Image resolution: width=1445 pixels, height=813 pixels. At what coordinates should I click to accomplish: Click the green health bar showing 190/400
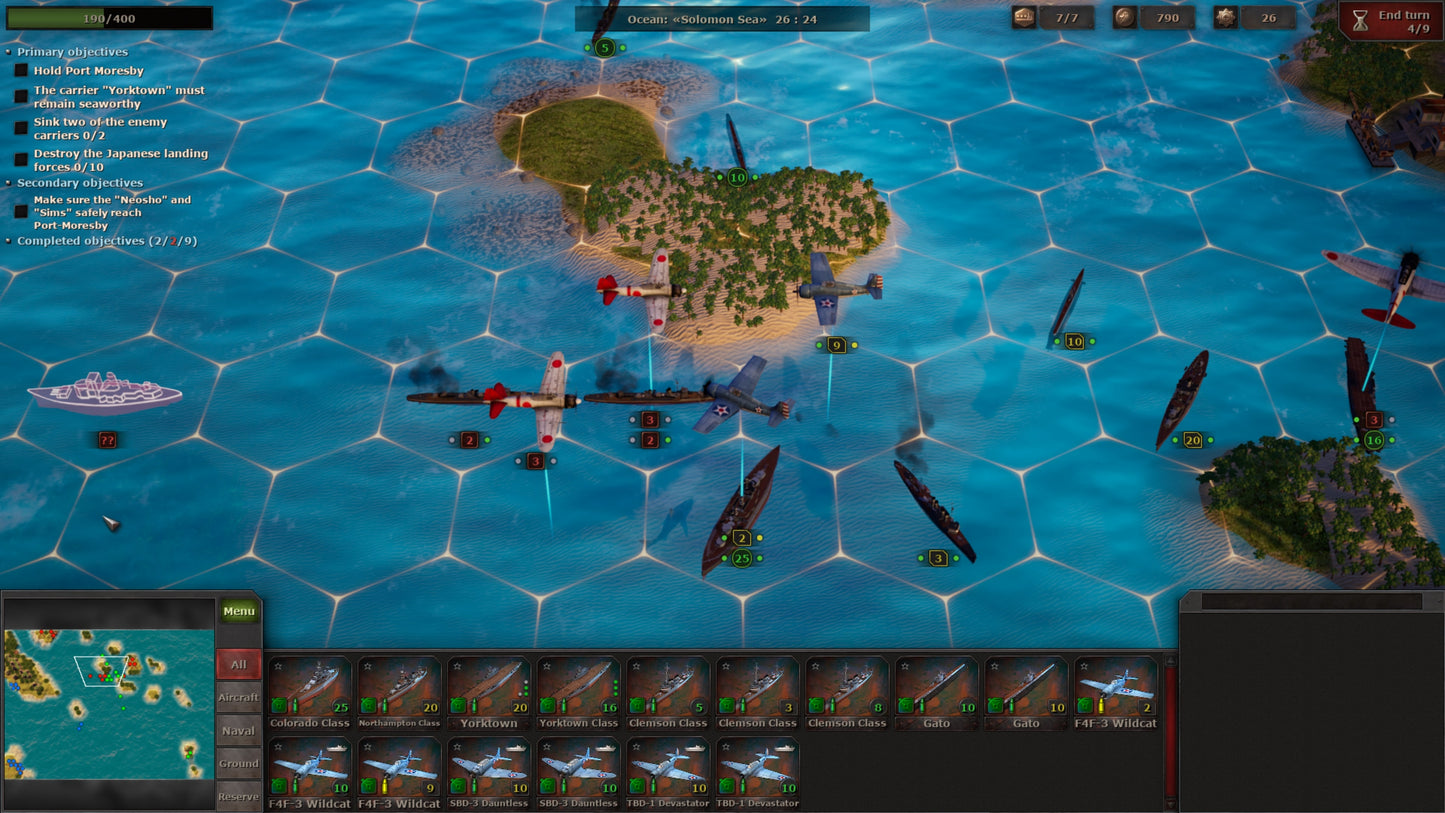[x=110, y=17]
